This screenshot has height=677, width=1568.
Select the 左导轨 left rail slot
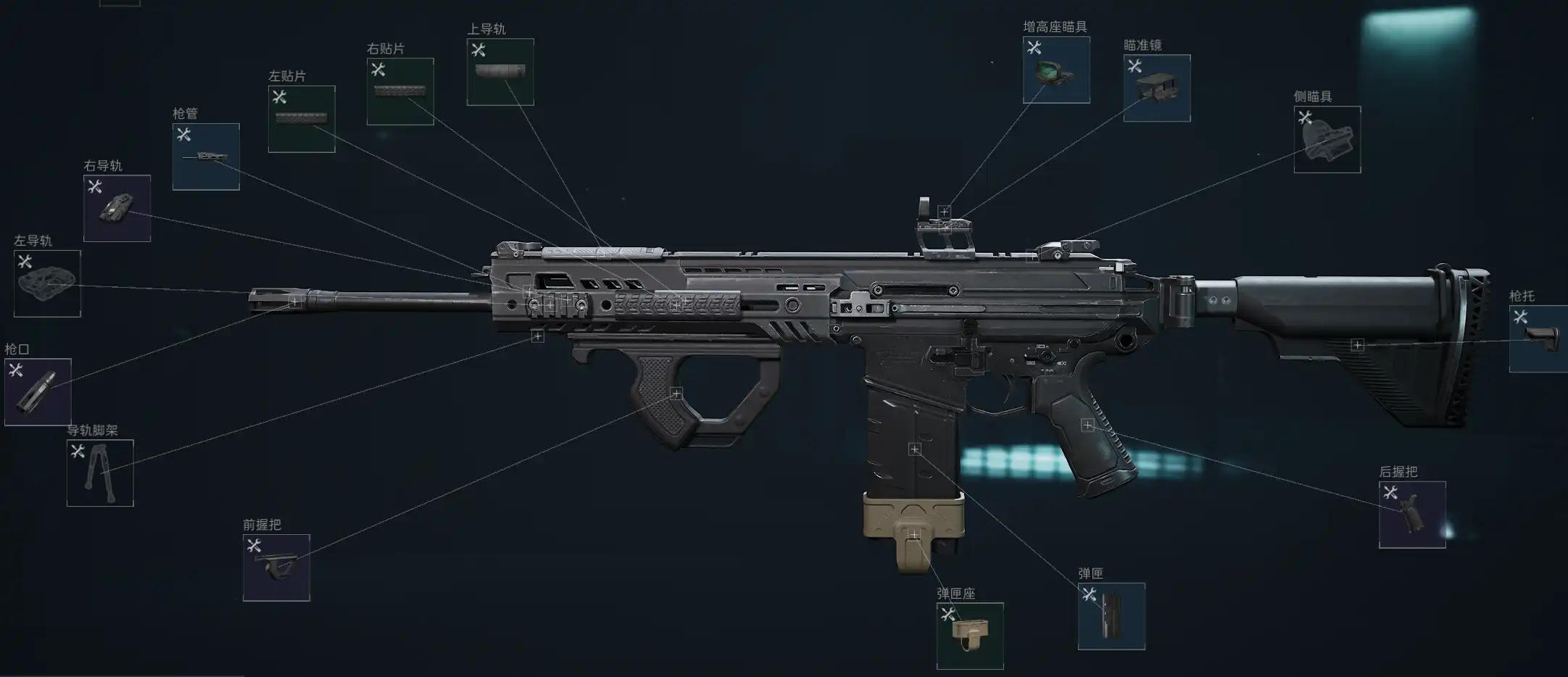pyautogui.click(x=47, y=283)
